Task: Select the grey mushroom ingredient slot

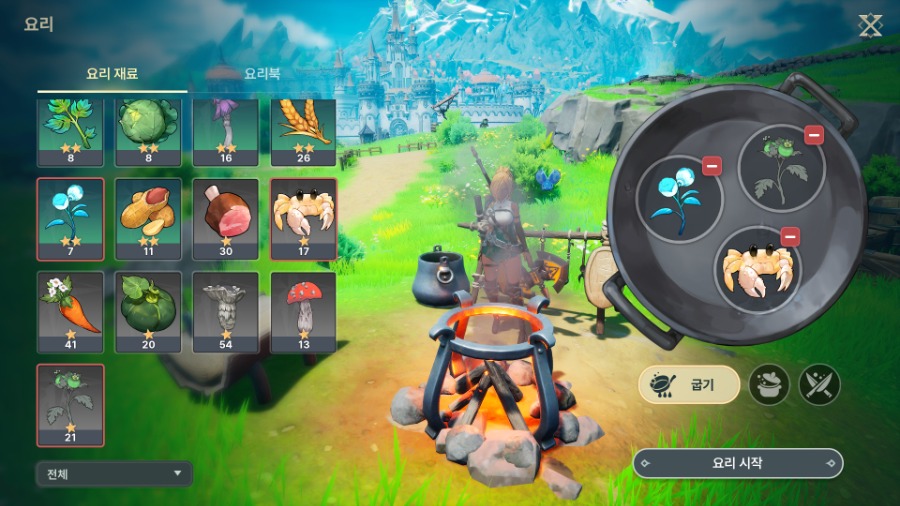Action: [225, 312]
